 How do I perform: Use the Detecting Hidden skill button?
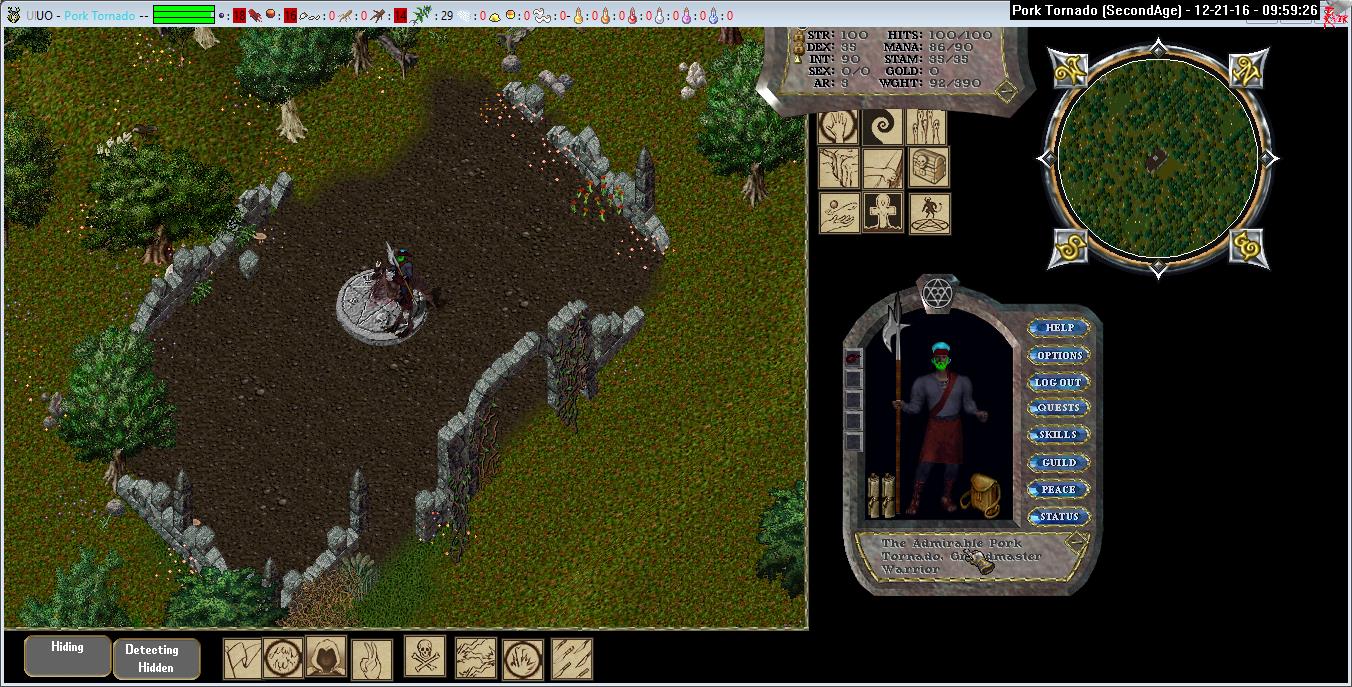click(x=156, y=659)
